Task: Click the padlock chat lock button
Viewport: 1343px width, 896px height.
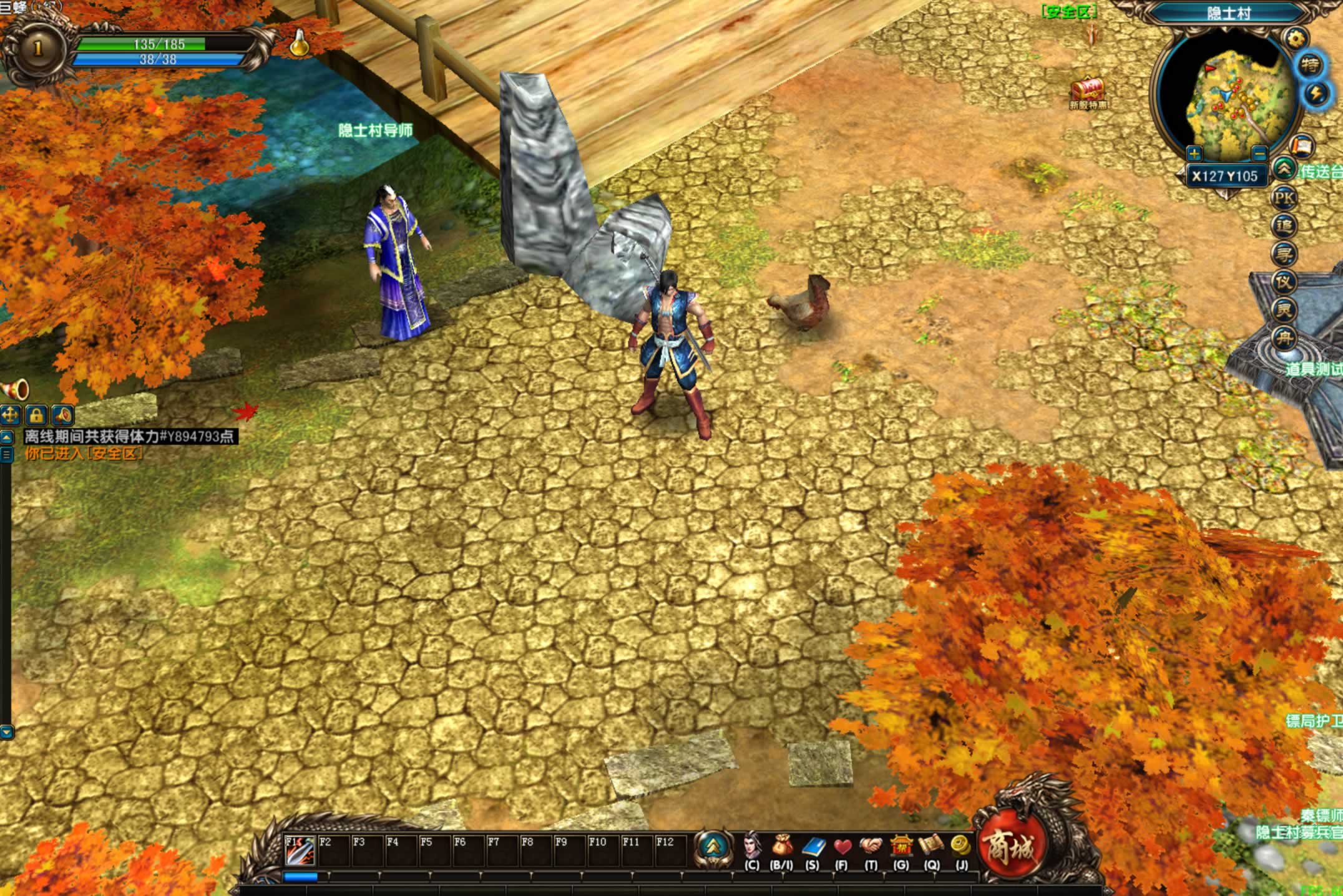Action: point(36,415)
